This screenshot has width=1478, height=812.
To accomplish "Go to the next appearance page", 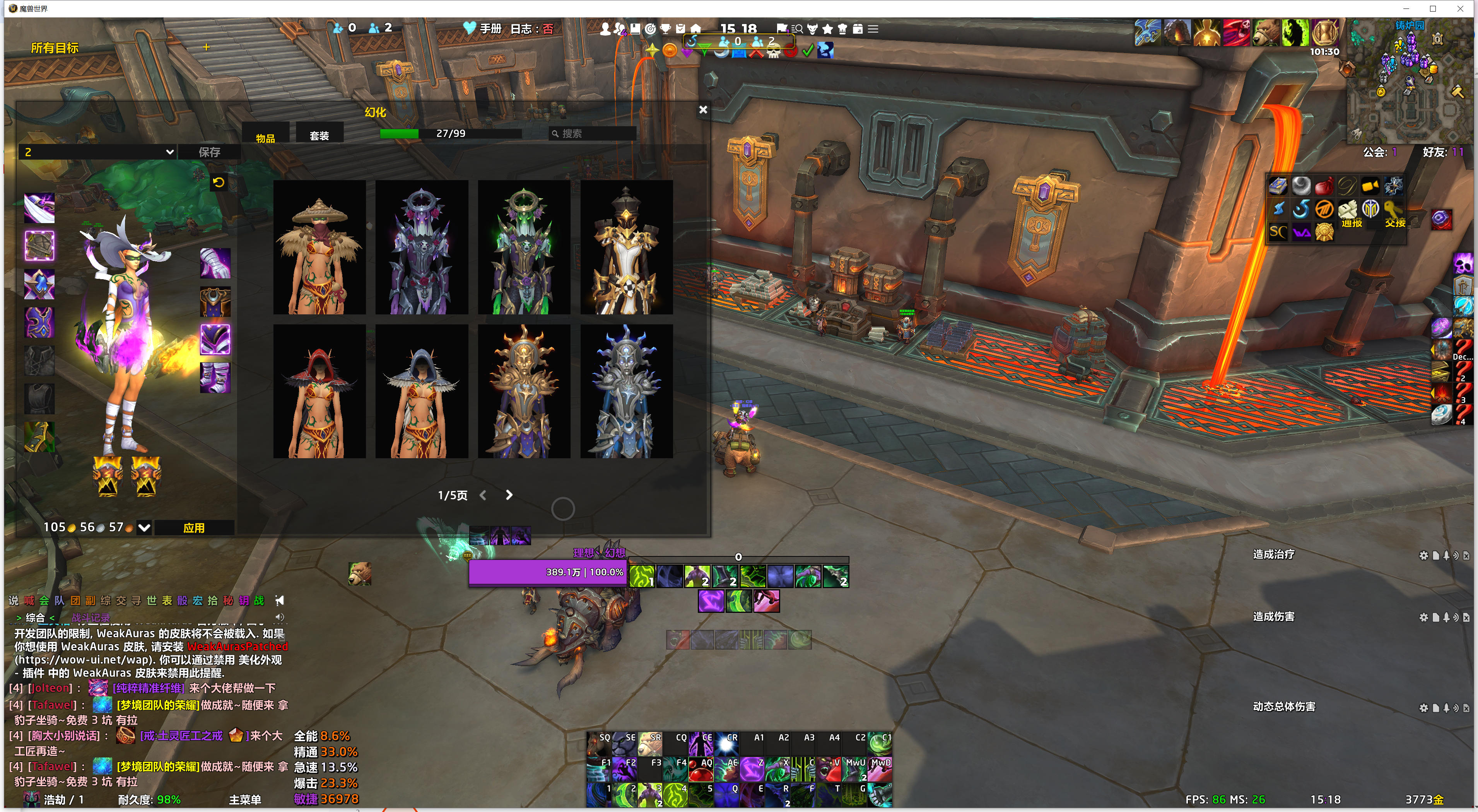I will [509, 495].
